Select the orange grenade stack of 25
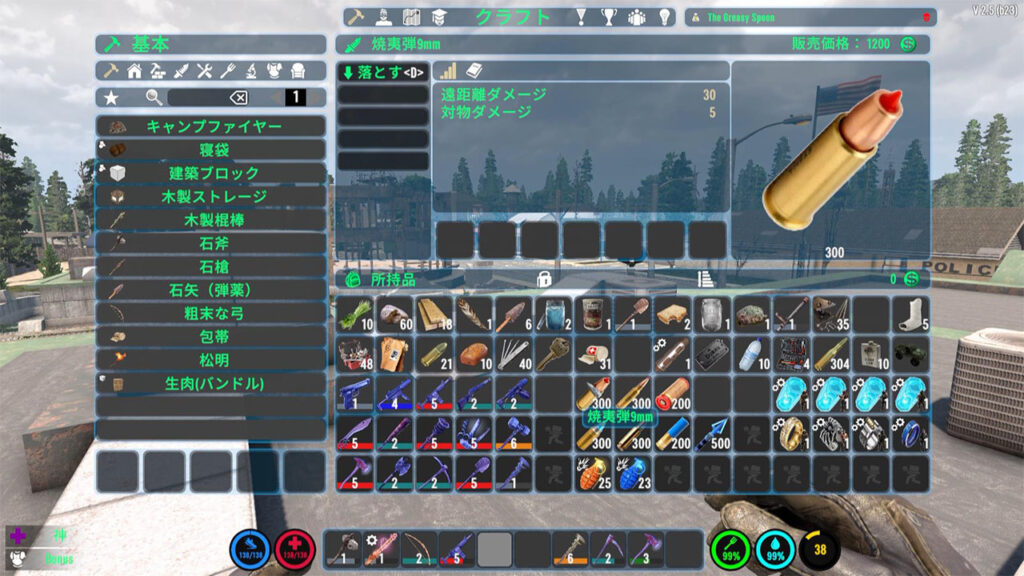The height and width of the screenshot is (576, 1024). (592, 472)
